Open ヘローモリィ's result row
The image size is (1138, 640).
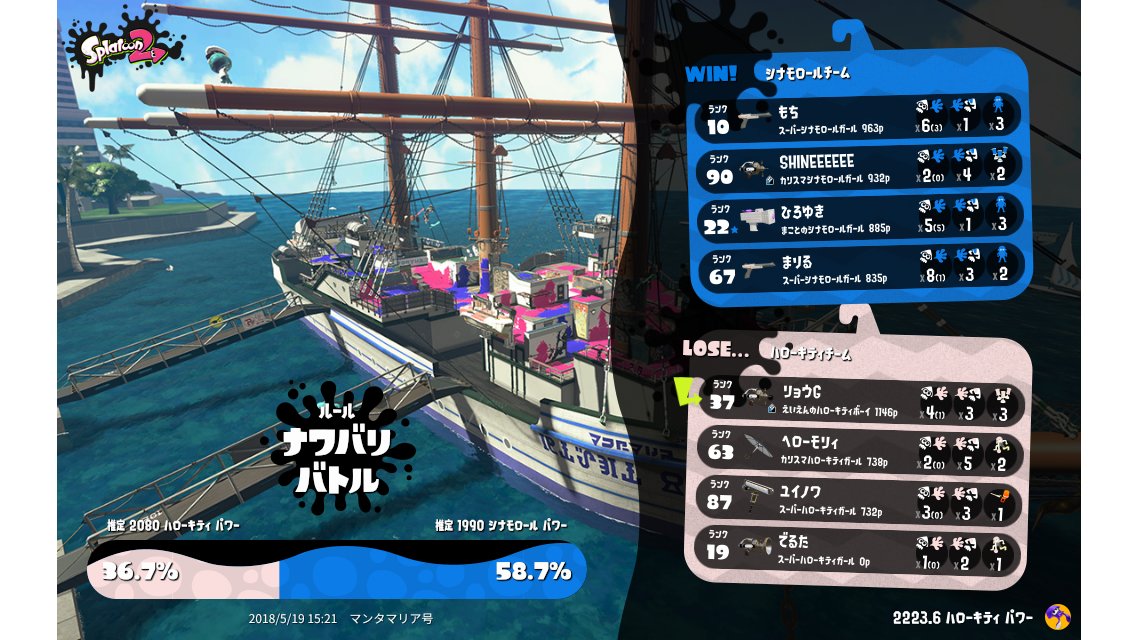[x=862, y=451]
